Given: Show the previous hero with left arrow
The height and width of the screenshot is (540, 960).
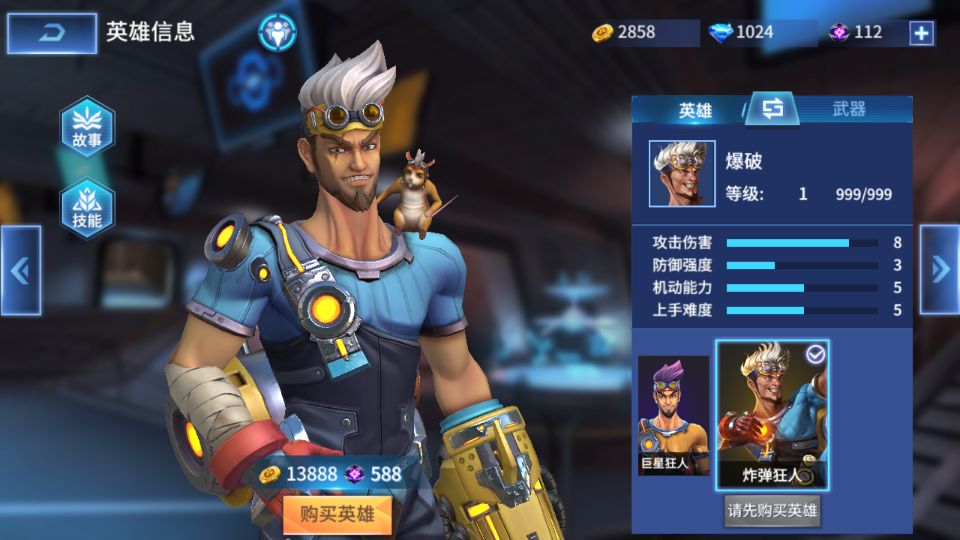Looking at the screenshot, I should click(20, 270).
